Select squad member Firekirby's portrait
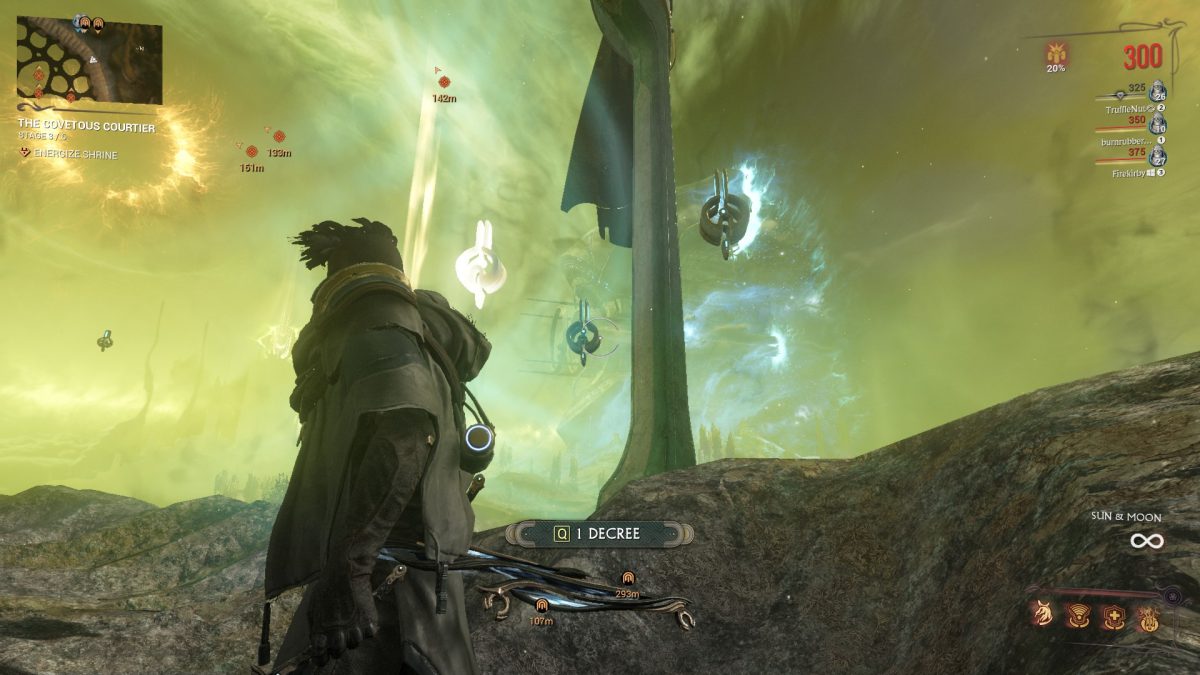Viewport: 1200px width, 675px height. (x=1158, y=157)
